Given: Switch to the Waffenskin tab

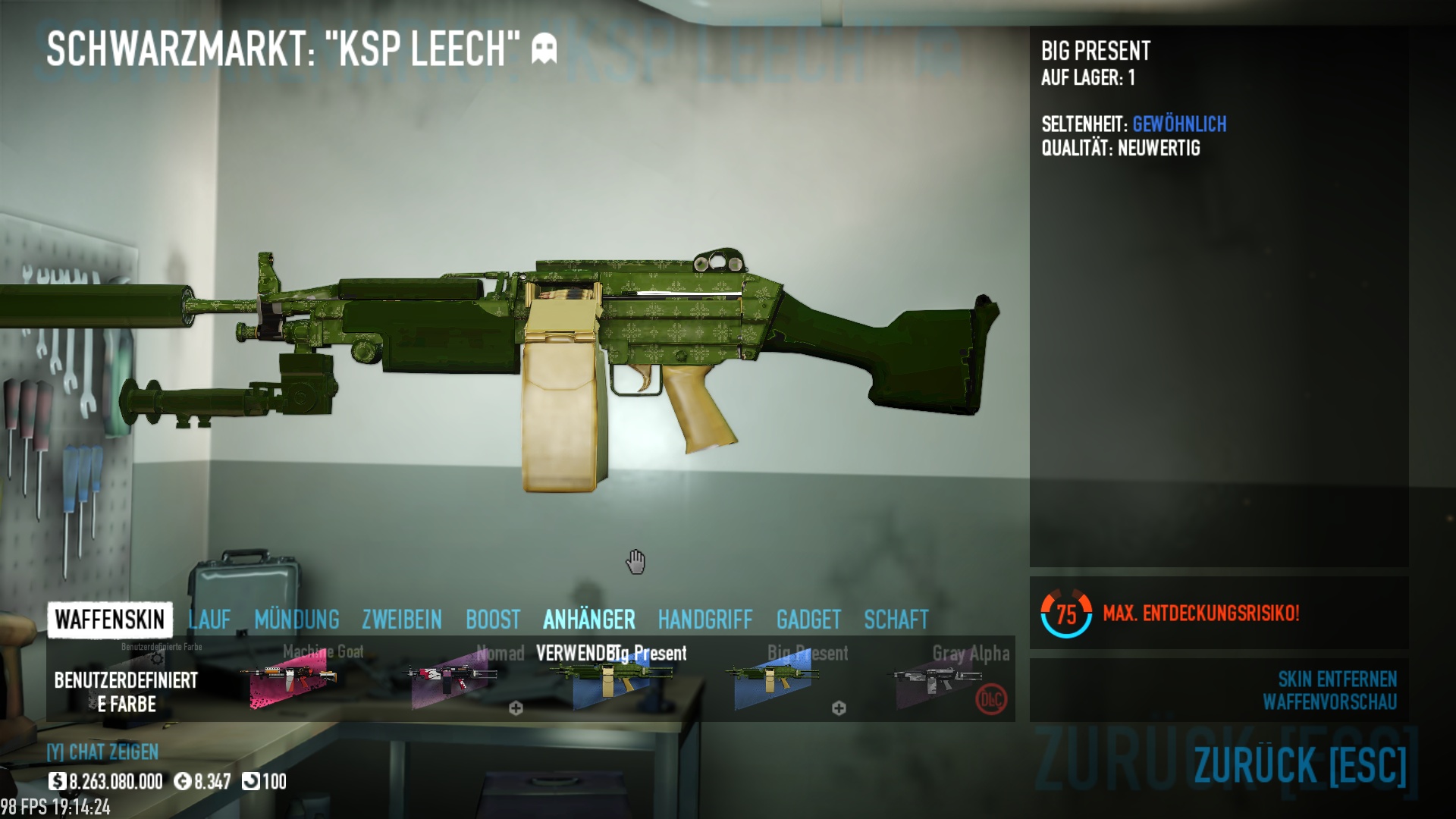Looking at the screenshot, I should (x=110, y=620).
